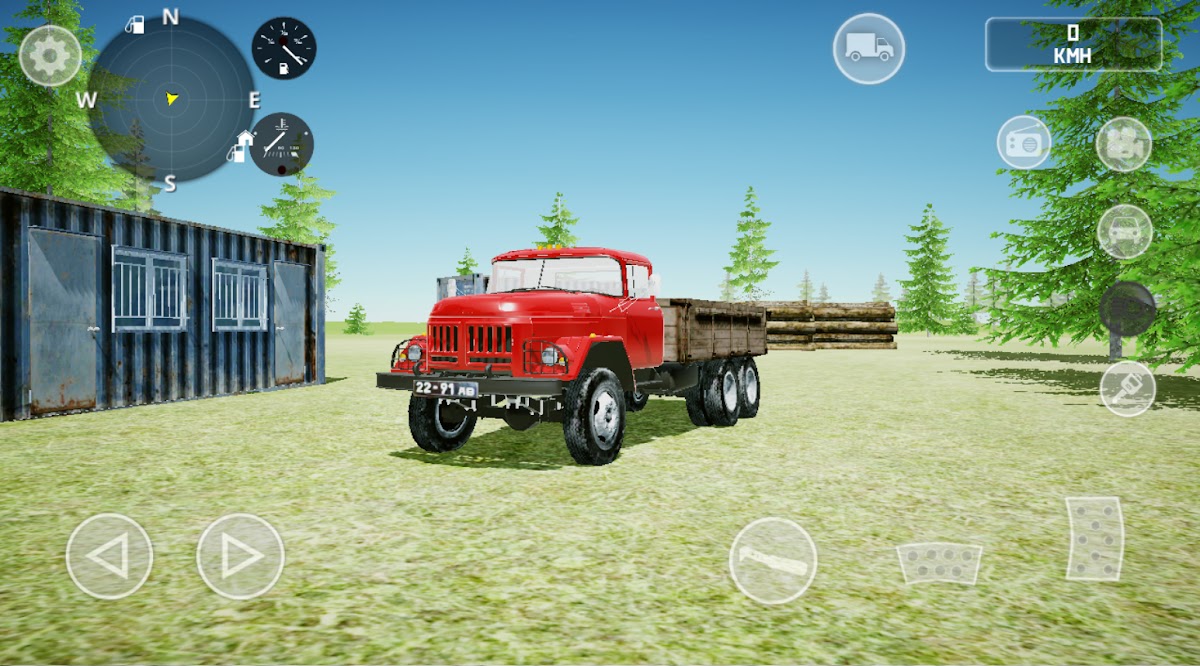Open the gear settings menu
The image size is (1200, 666).
point(50,56)
